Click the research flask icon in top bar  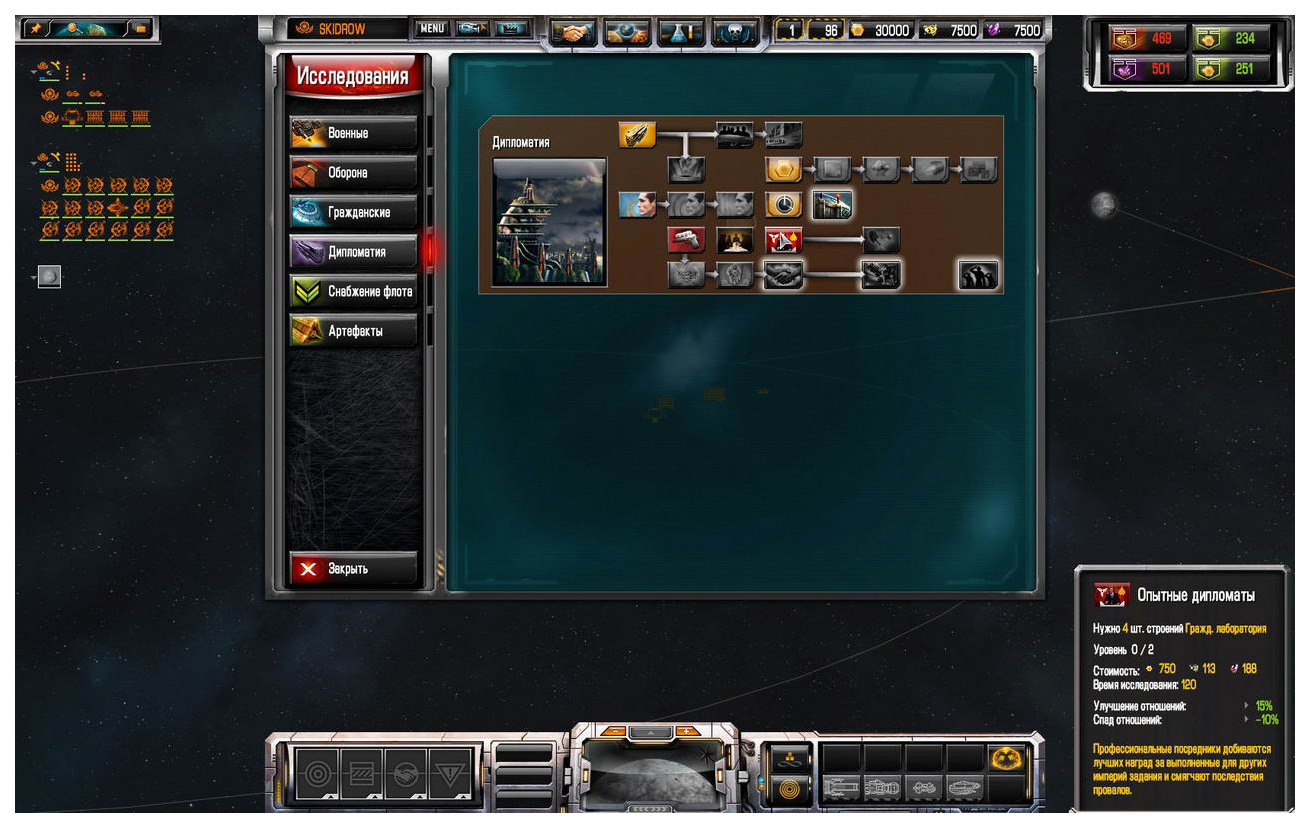coord(680,32)
